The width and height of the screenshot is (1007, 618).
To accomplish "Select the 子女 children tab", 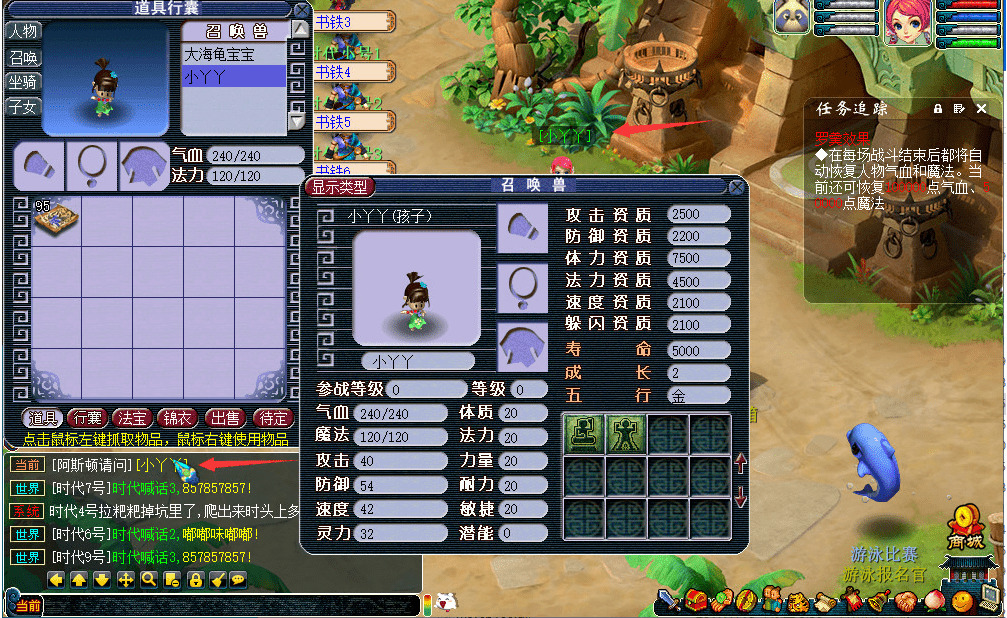I will (23, 107).
